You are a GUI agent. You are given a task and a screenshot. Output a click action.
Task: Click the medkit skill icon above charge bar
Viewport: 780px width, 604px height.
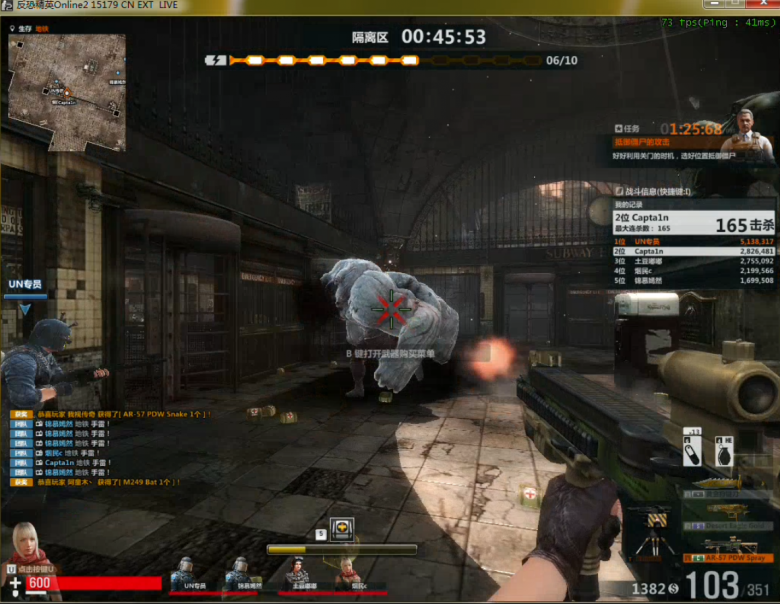click(x=343, y=531)
